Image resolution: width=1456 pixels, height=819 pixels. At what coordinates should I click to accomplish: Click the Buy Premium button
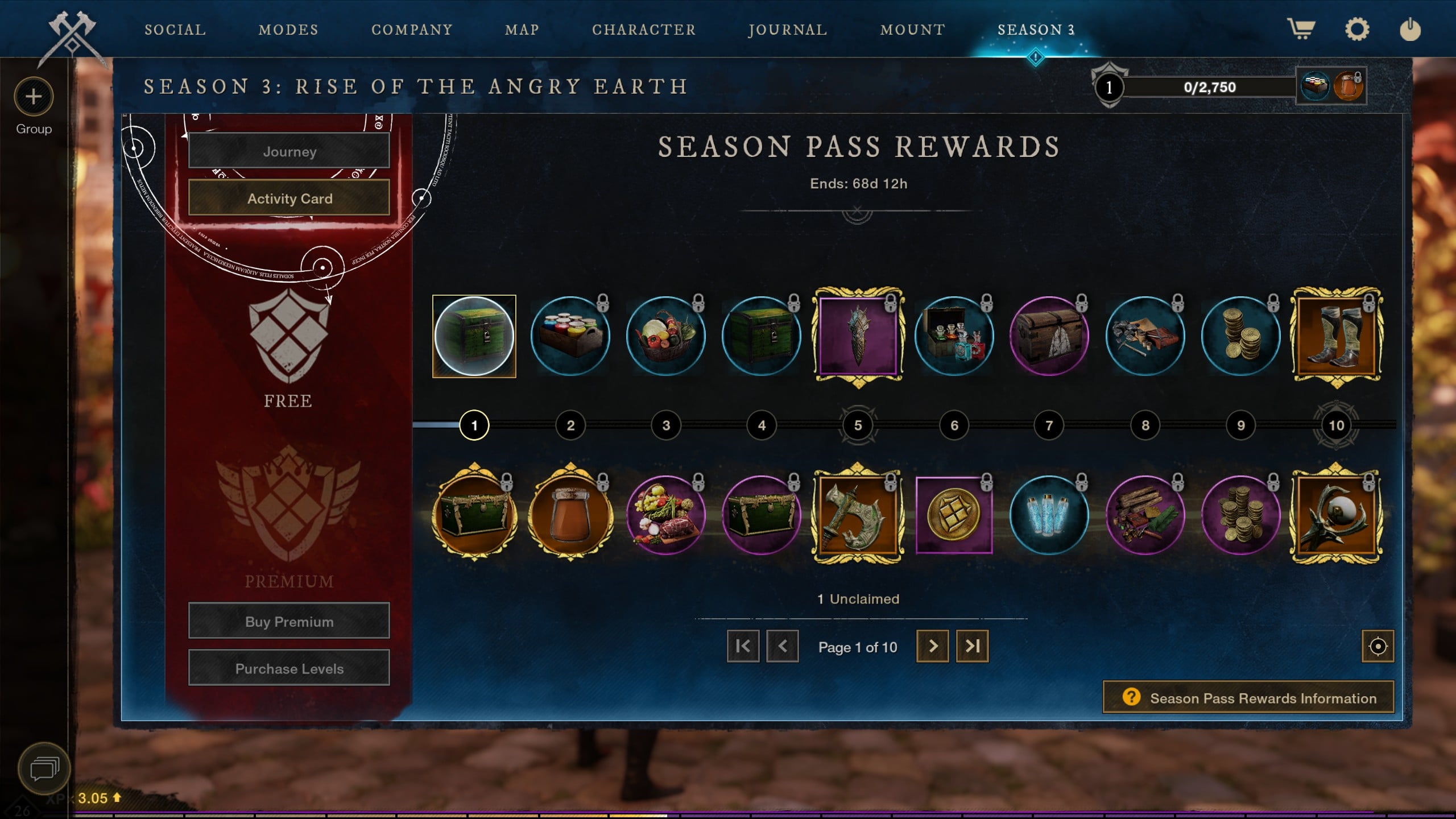coord(288,621)
